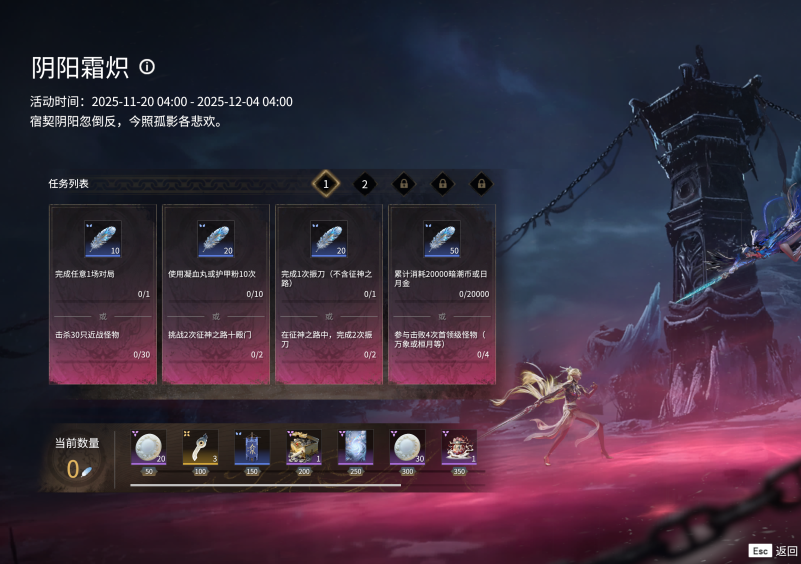Switch to task list page 2

(365, 184)
